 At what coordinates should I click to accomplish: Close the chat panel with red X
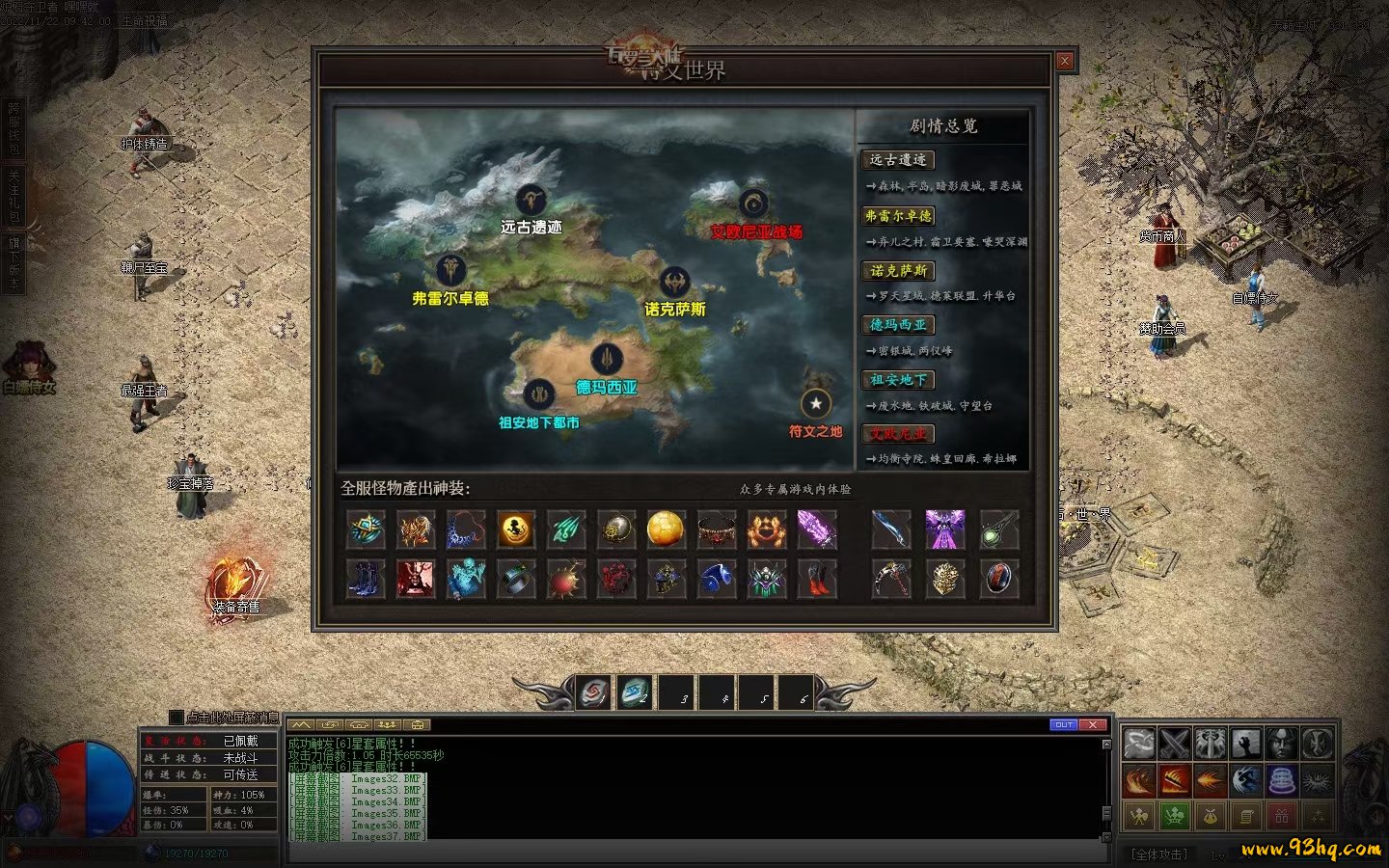click(x=1092, y=724)
